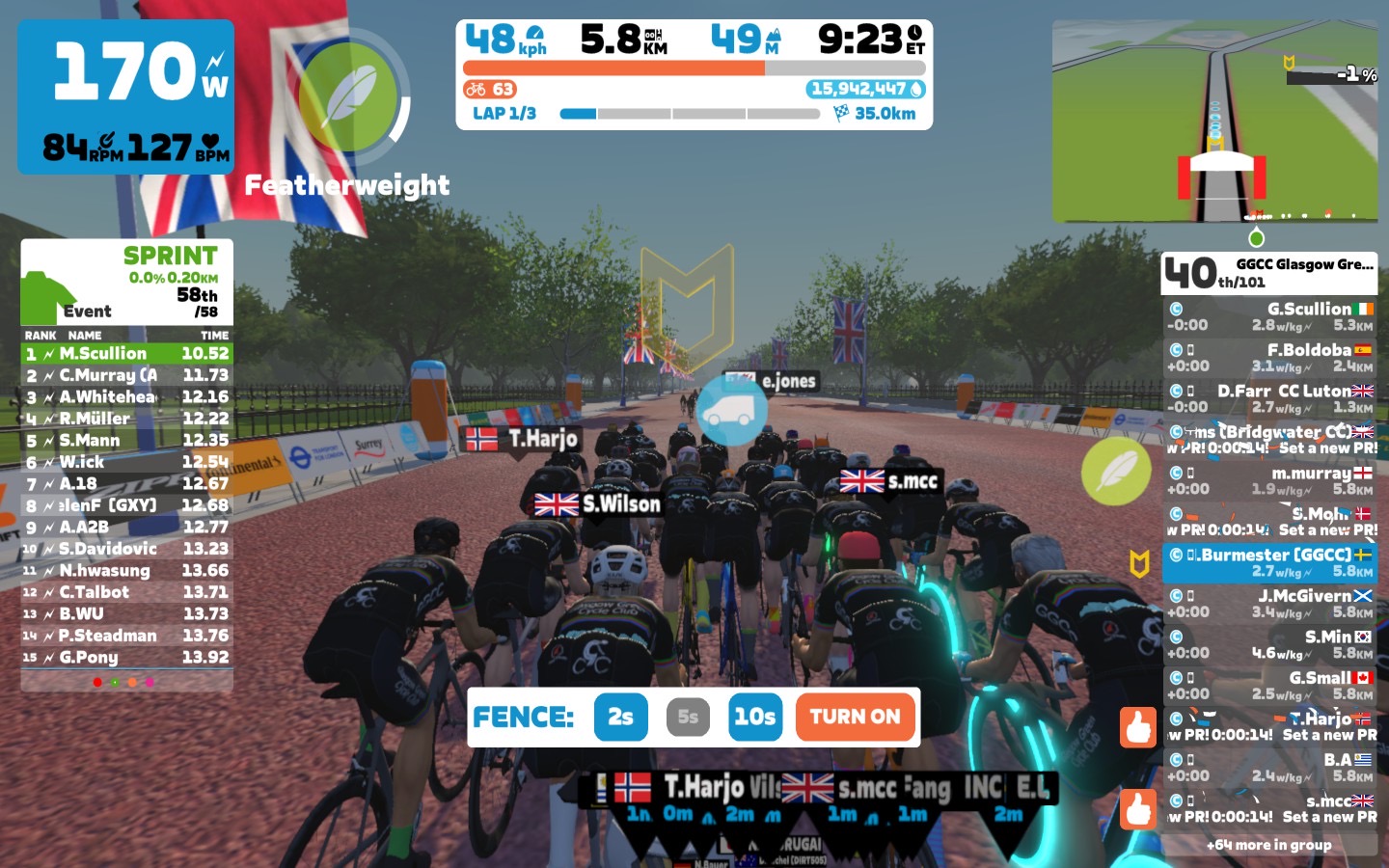
Task: Select G.Scullion in nearby riders list
Action: pos(1269,316)
